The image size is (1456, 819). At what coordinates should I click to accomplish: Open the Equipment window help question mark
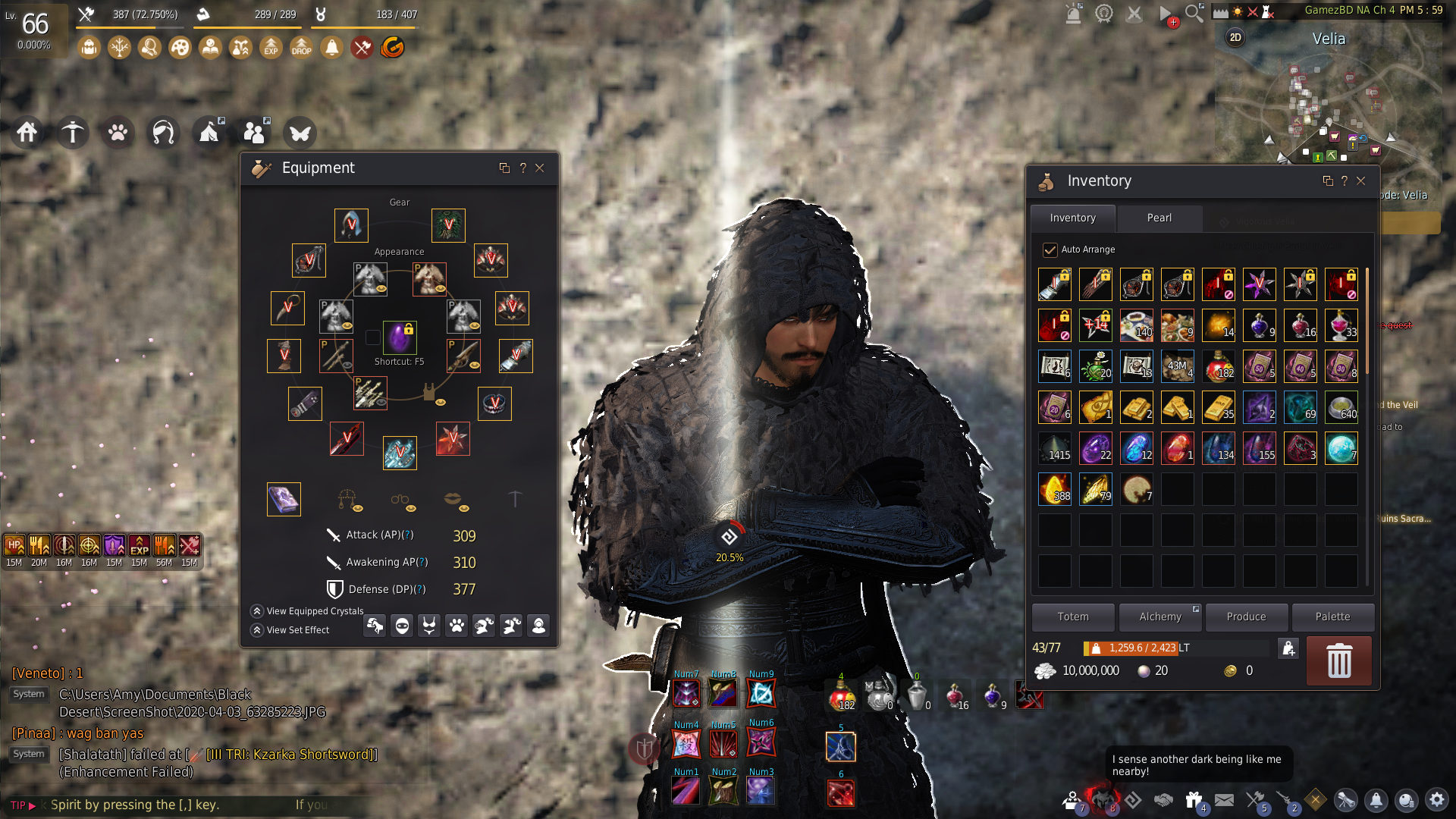coord(522,168)
